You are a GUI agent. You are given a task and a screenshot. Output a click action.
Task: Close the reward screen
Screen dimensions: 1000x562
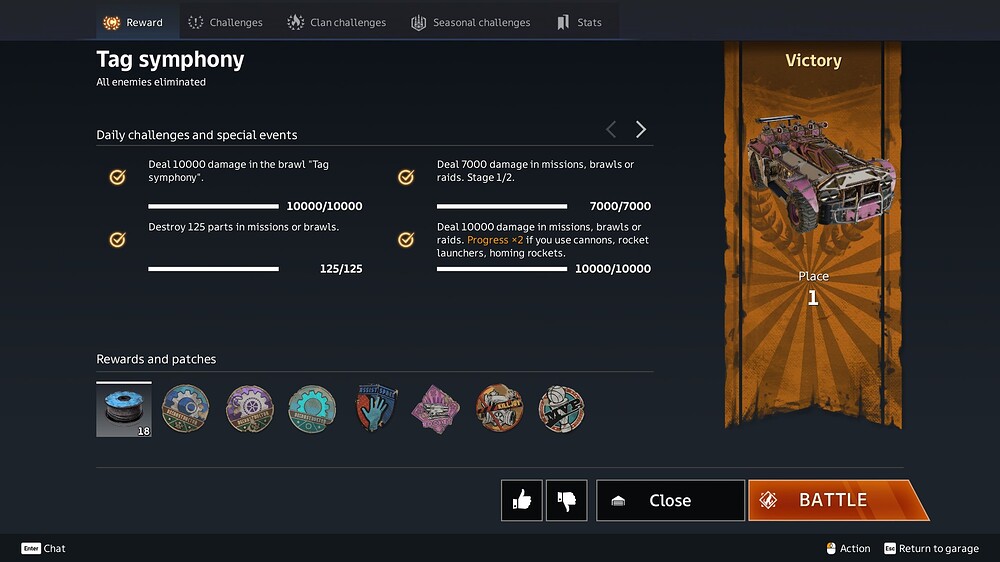[670, 500]
